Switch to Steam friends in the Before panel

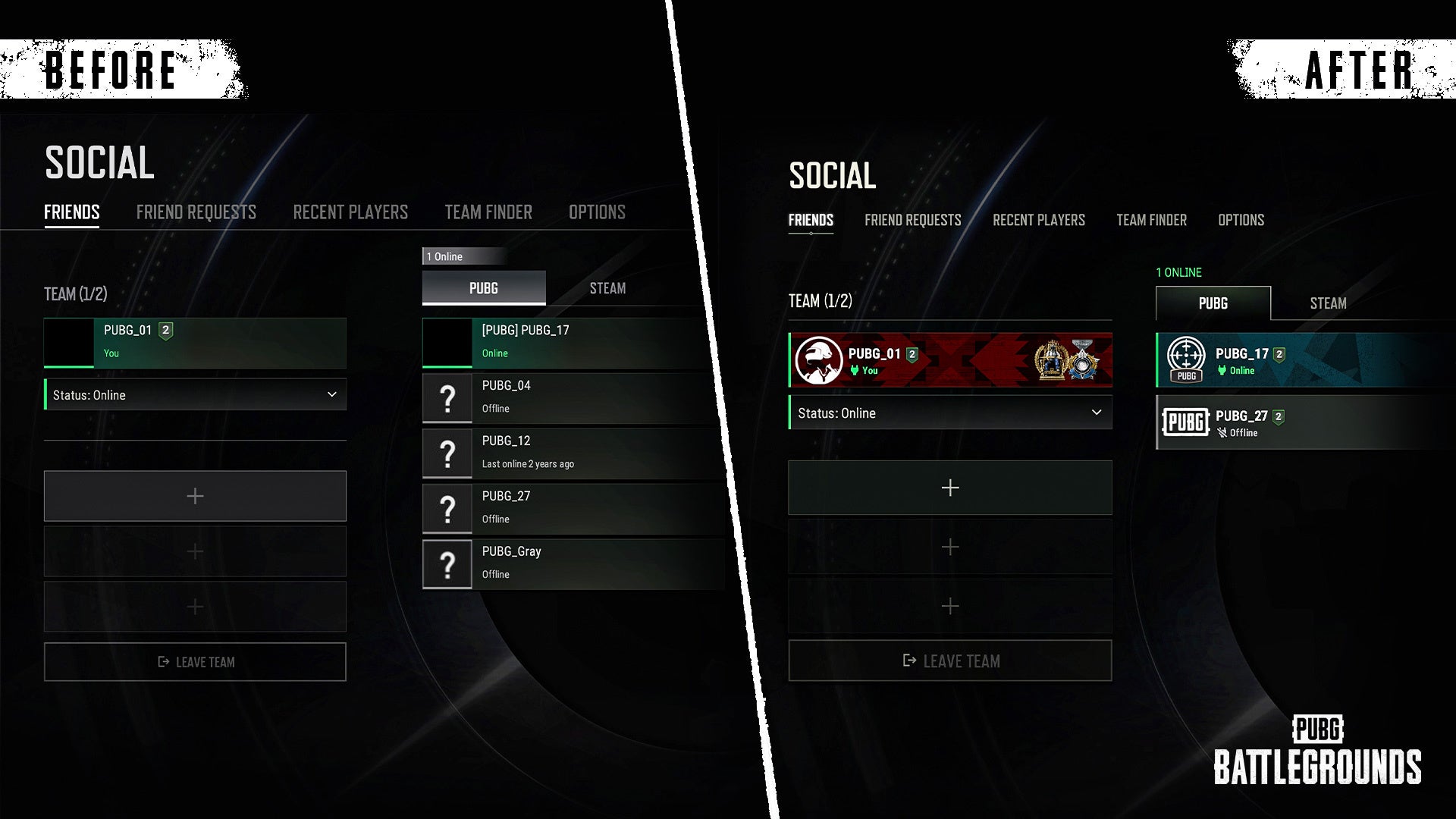click(607, 288)
